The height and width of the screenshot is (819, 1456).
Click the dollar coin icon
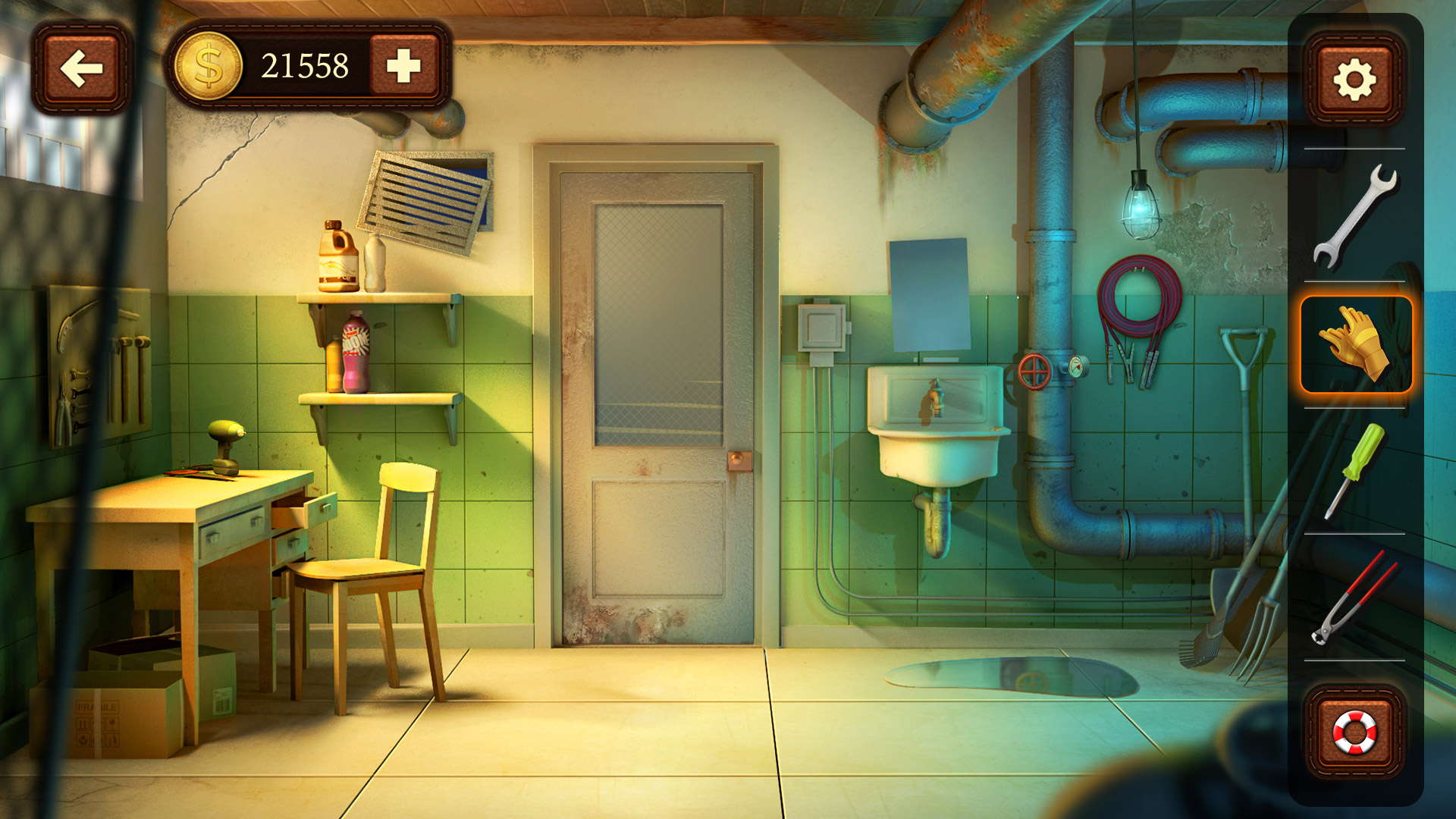pyautogui.click(x=210, y=67)
